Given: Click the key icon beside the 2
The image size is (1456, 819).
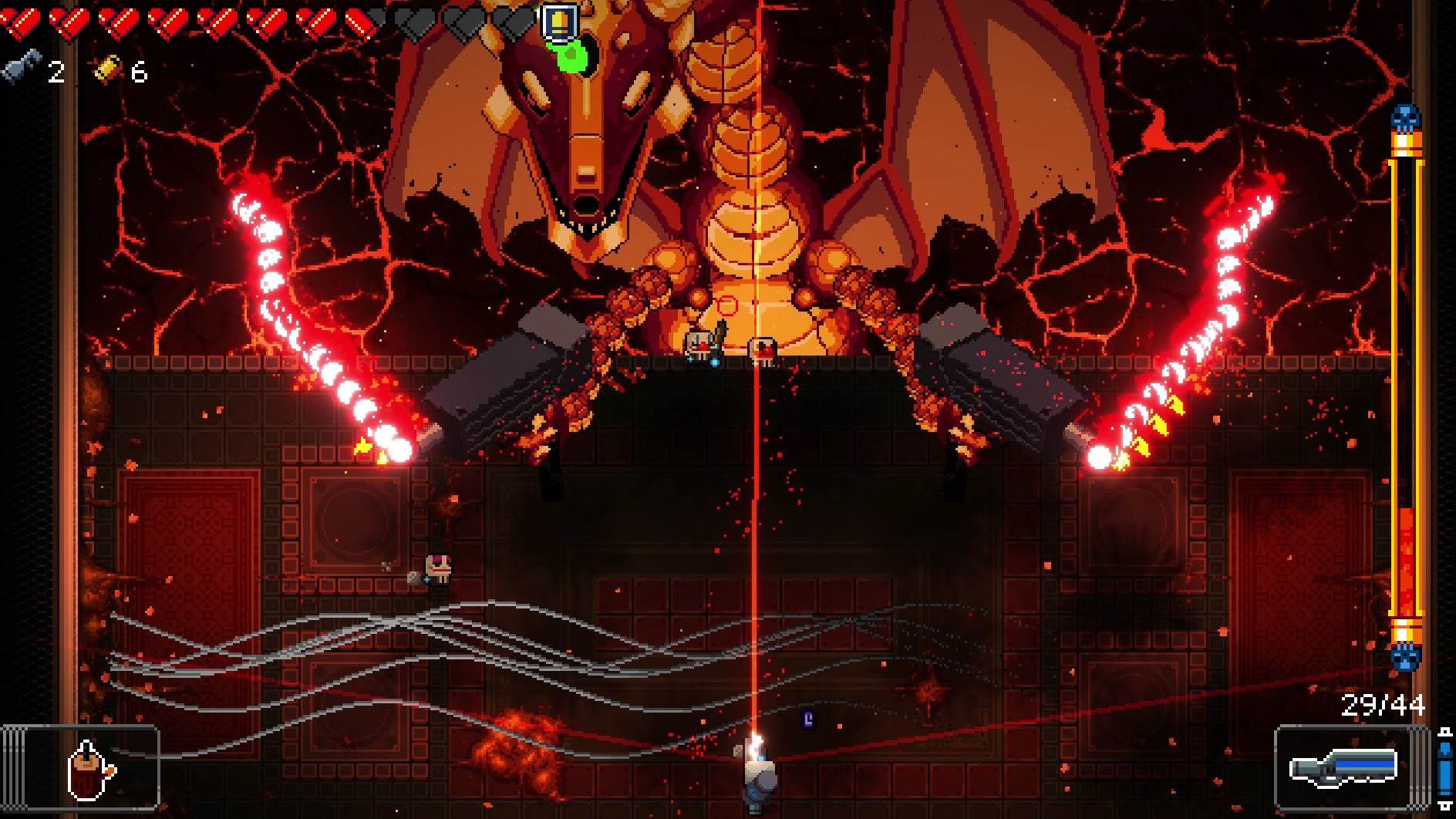Looking at the screenshot, I should click(x=22, y=68).
